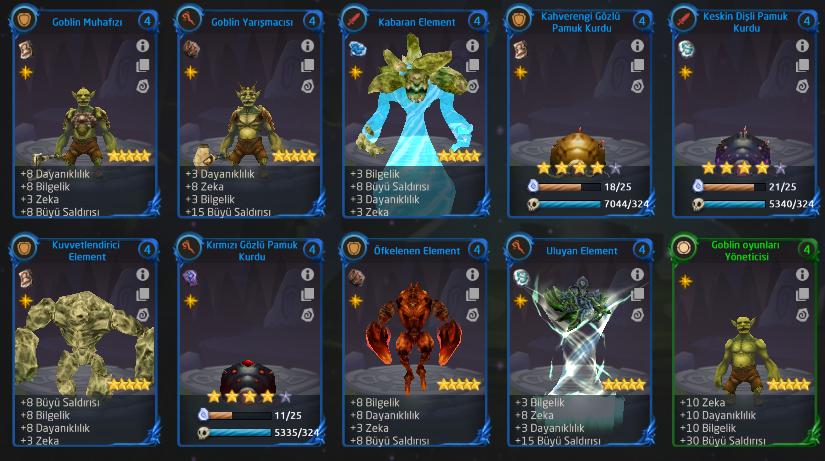Choose the Öfkelenen Element card

coord(413,345)
